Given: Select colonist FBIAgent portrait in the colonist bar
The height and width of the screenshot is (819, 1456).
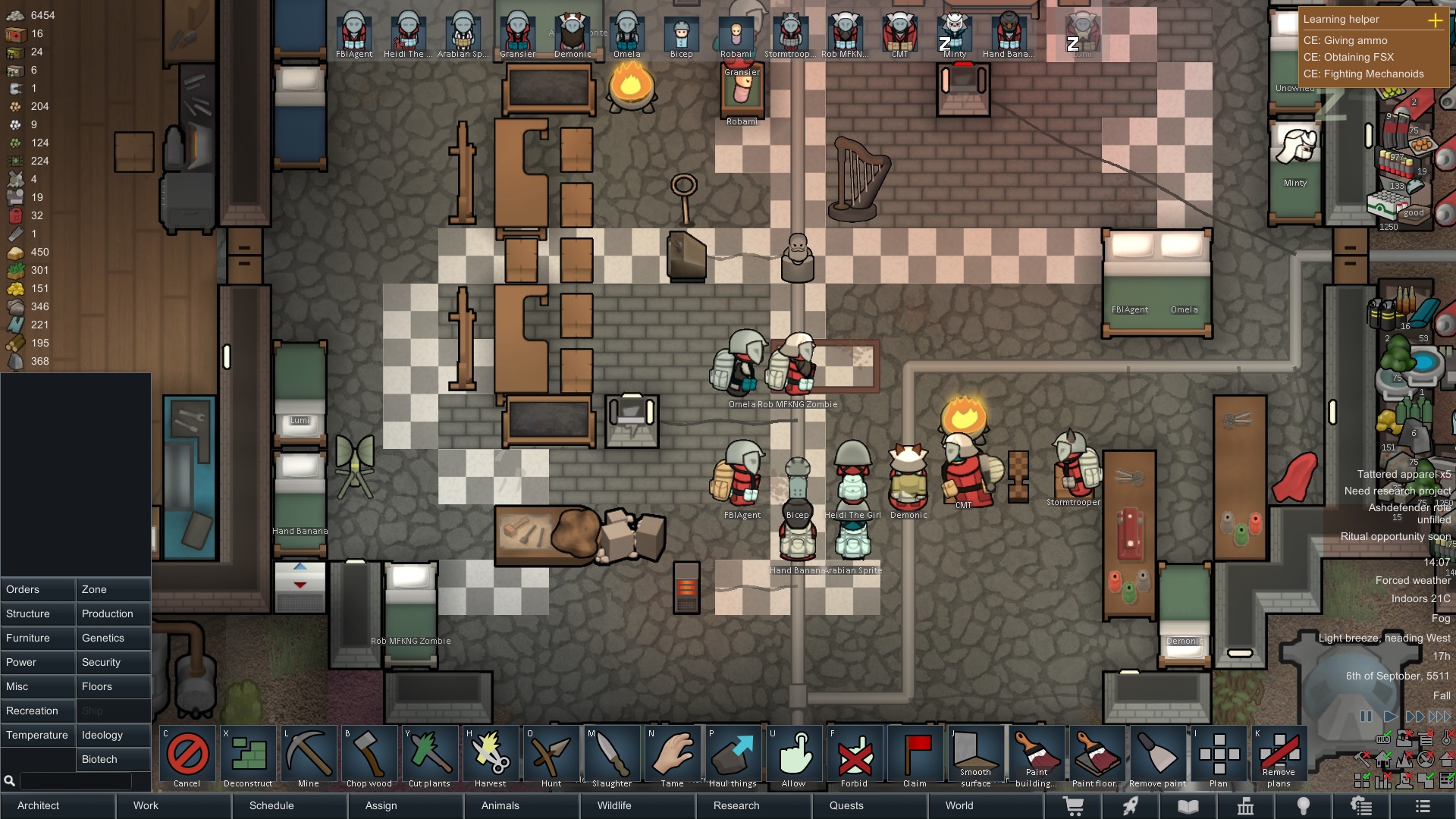Looking at the screenshot, I should (x=354, y=34).
